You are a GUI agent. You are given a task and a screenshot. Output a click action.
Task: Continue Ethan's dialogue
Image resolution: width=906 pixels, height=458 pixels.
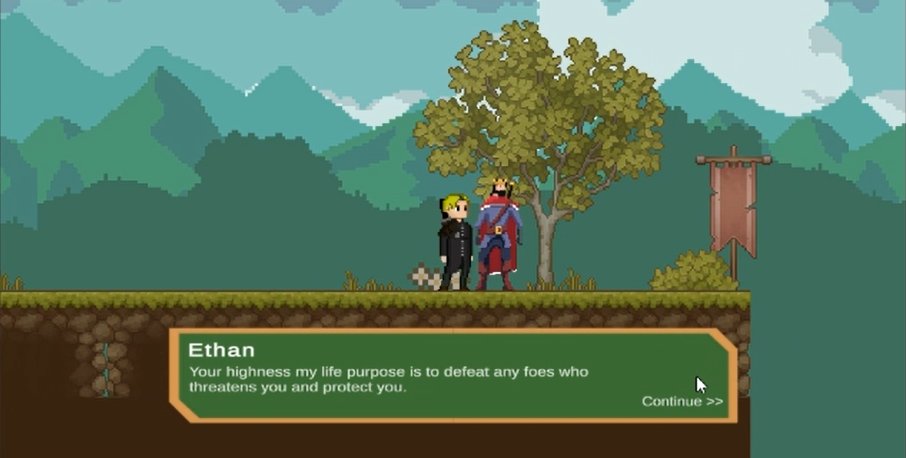[x=681, y=402]
